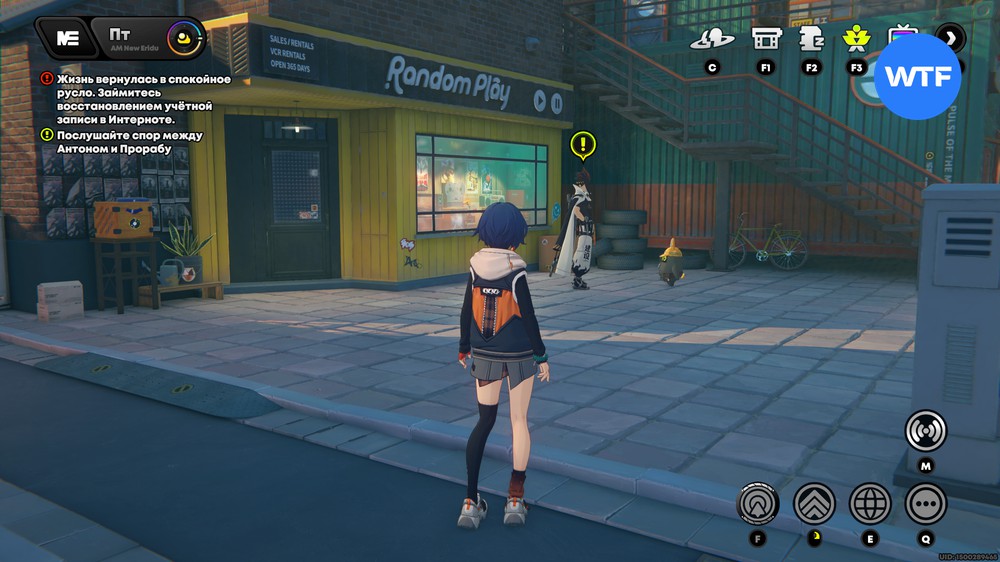1000x562 pixels.
Task: Open the three-dots more options button
Action: tap(925, 503)
